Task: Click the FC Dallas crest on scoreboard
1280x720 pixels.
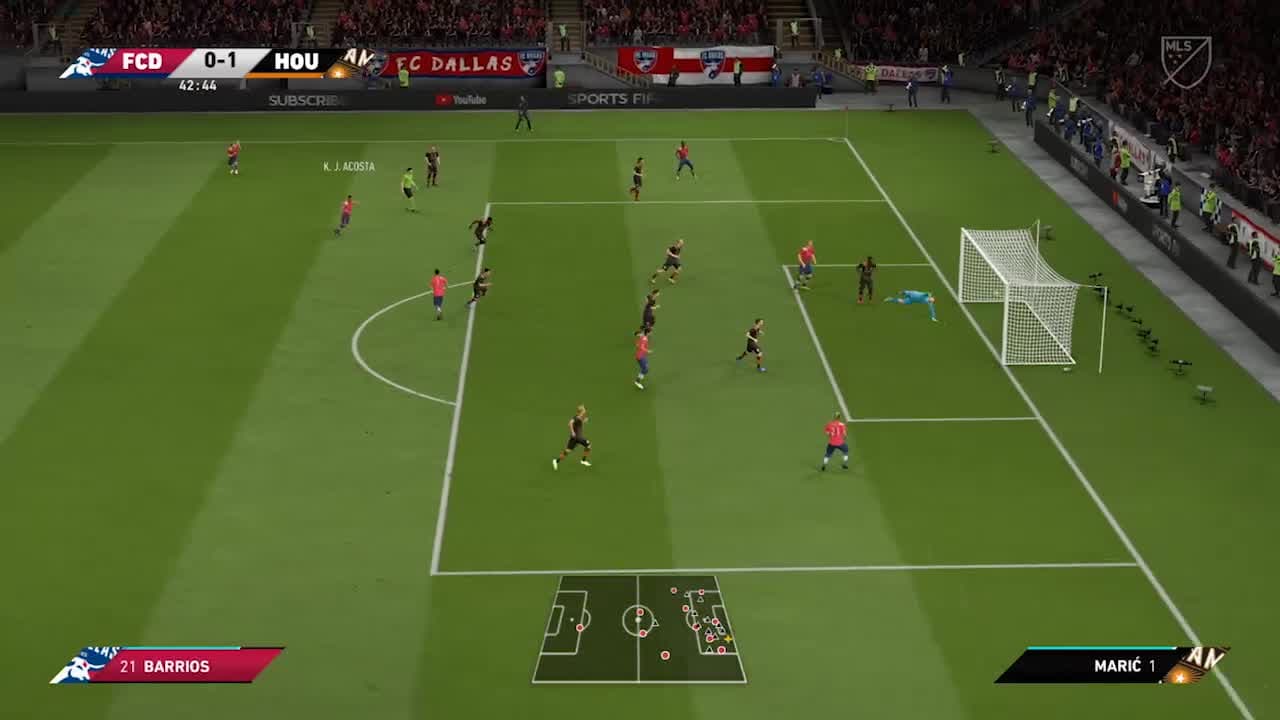Action: pos(85,63)
